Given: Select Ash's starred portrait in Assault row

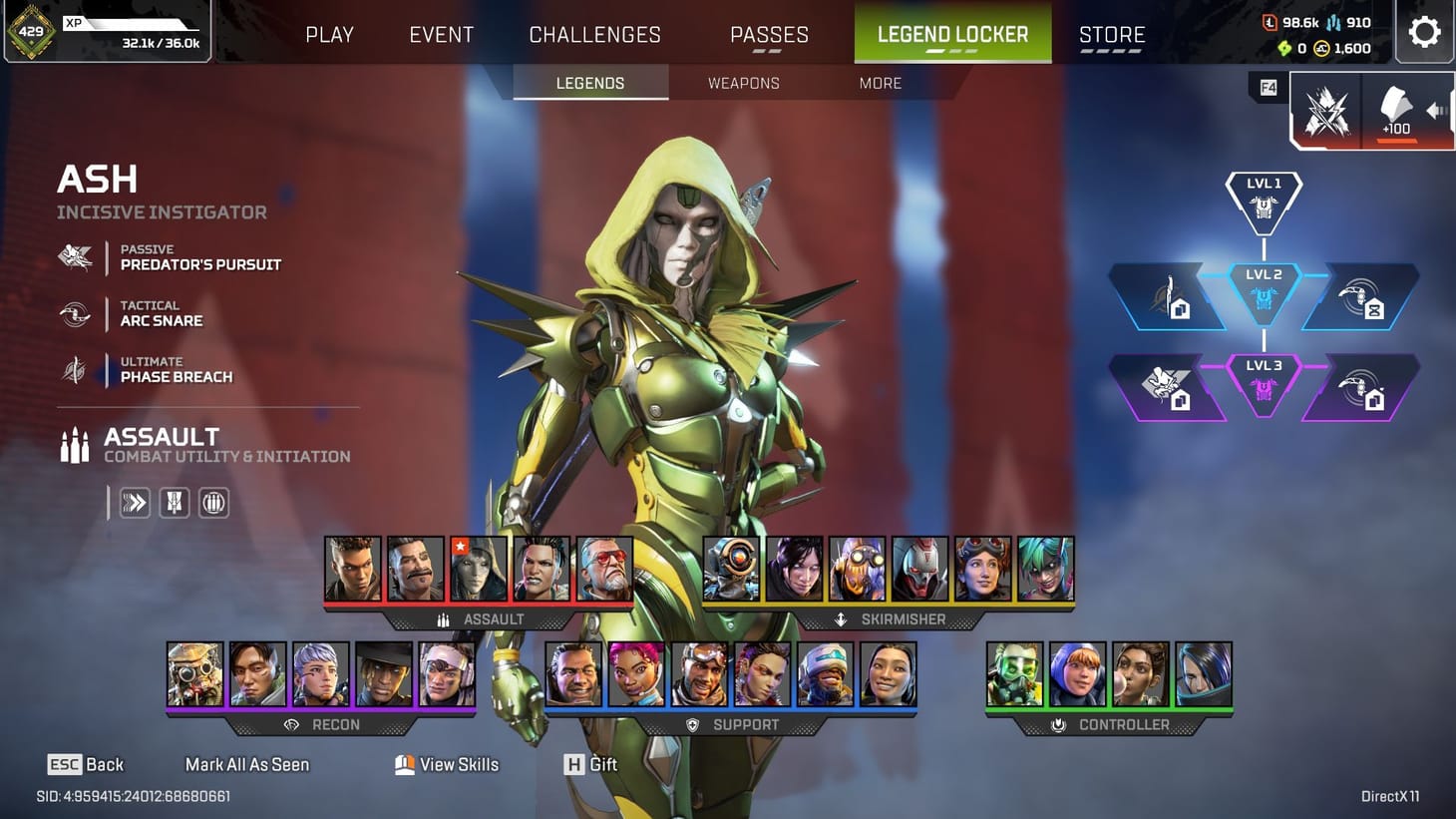Looking at the screenshot, I should (x=479, y=569).
